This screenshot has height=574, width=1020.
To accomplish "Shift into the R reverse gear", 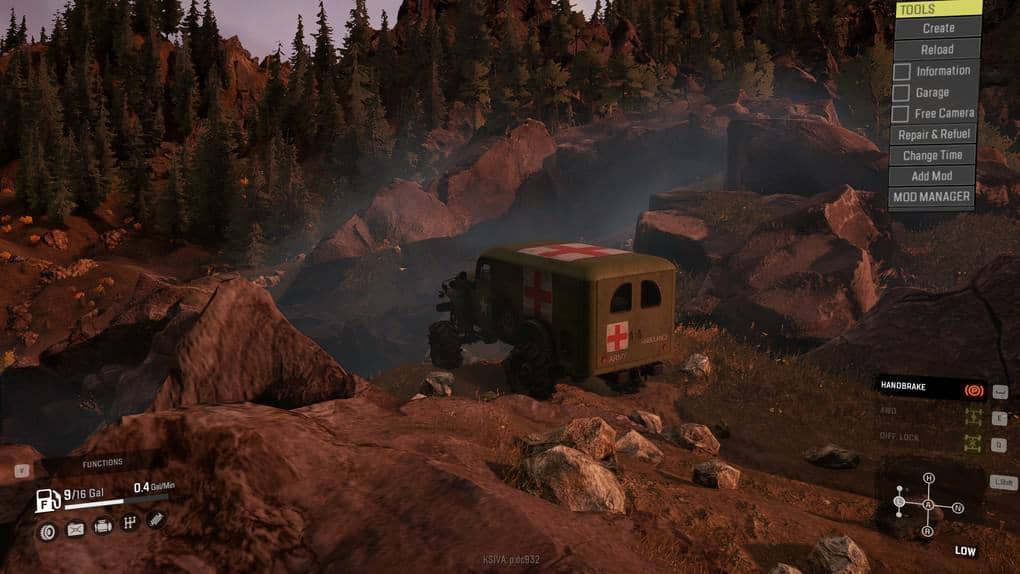I will 928,532.
